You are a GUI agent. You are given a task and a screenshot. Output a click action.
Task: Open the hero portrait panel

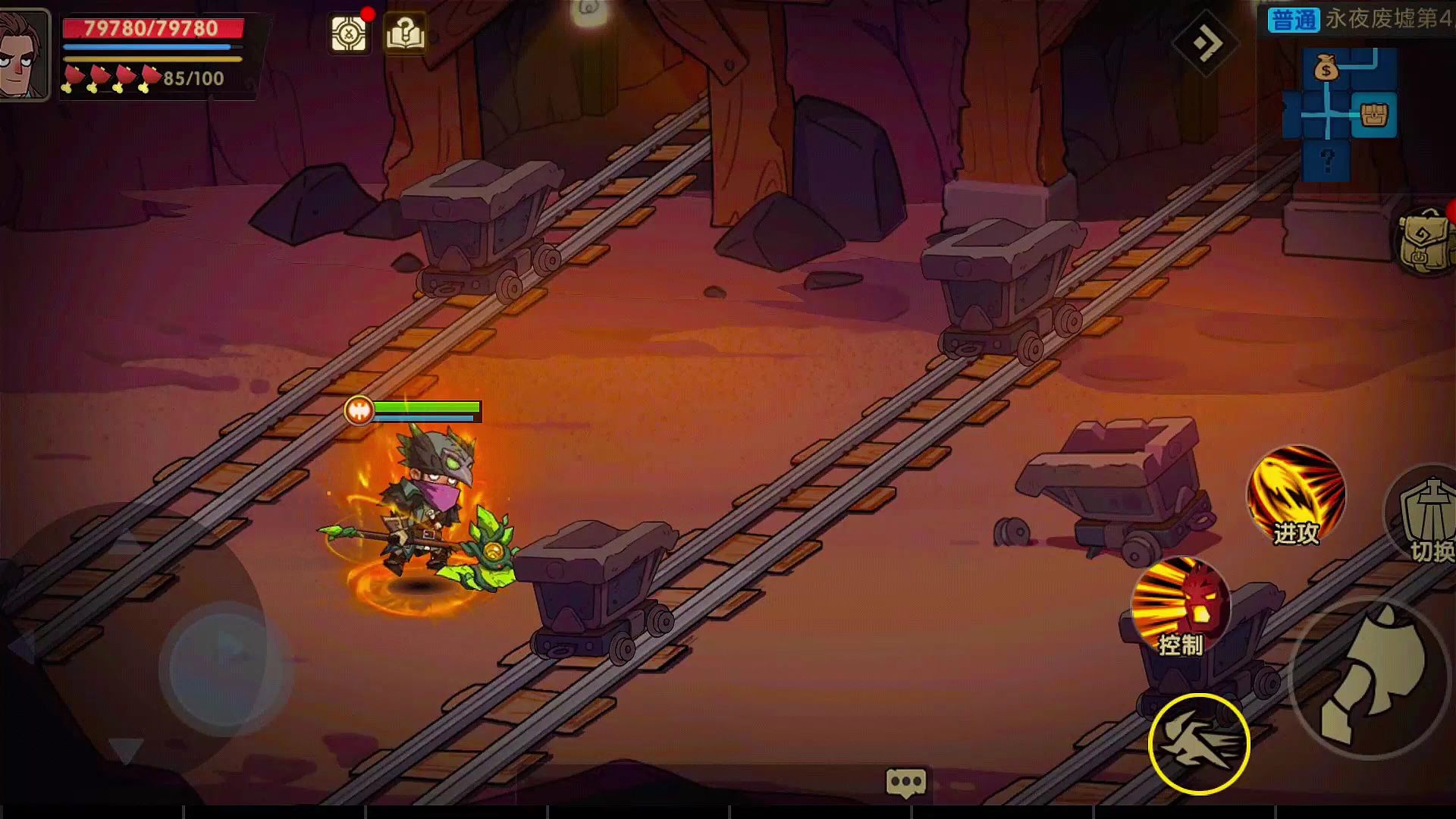(x=24, y=55)
